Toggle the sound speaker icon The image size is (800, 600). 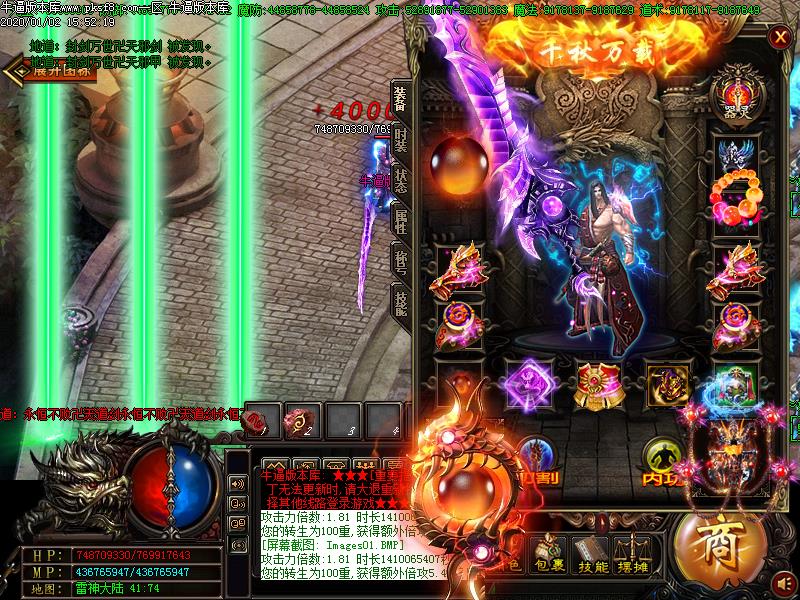tap(785, 581)
